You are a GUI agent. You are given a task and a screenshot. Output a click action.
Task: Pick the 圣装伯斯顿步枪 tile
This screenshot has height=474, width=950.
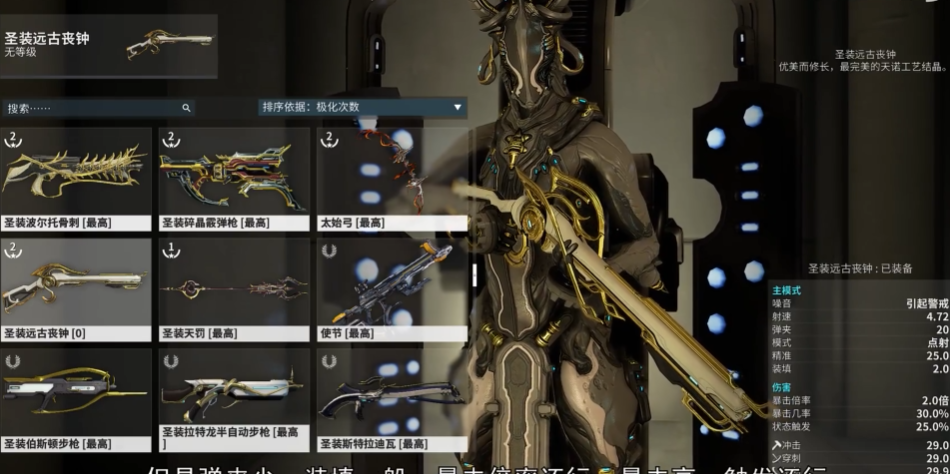point(76,399)
